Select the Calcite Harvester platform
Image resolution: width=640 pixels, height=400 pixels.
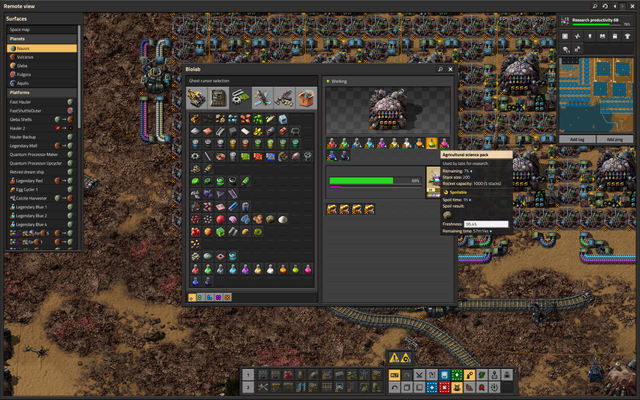click(x=40, y=198)
